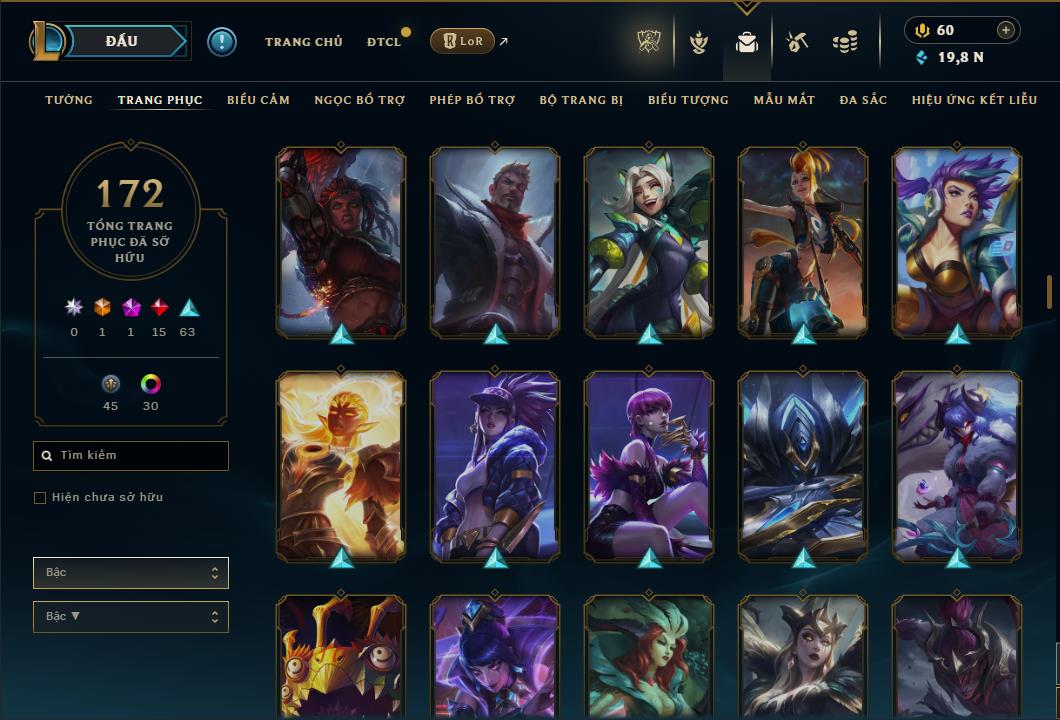Screen dimensions: 1060x720
Task: Toggle the Hiện chưa sở hữu checkbox
Action: [x=40, y=498]
